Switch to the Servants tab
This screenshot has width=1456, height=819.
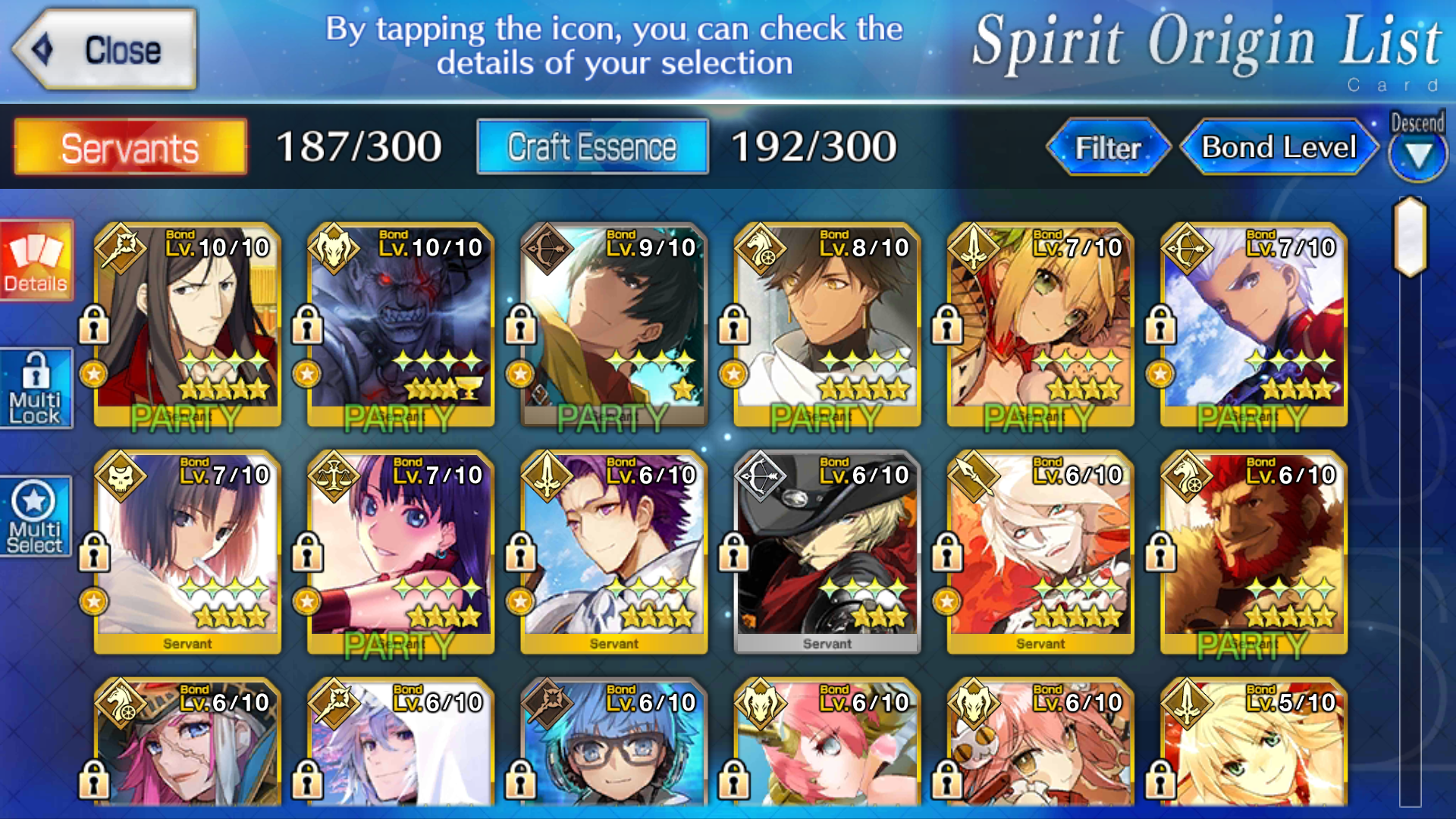pyautogui.click(x=130, y=147)
